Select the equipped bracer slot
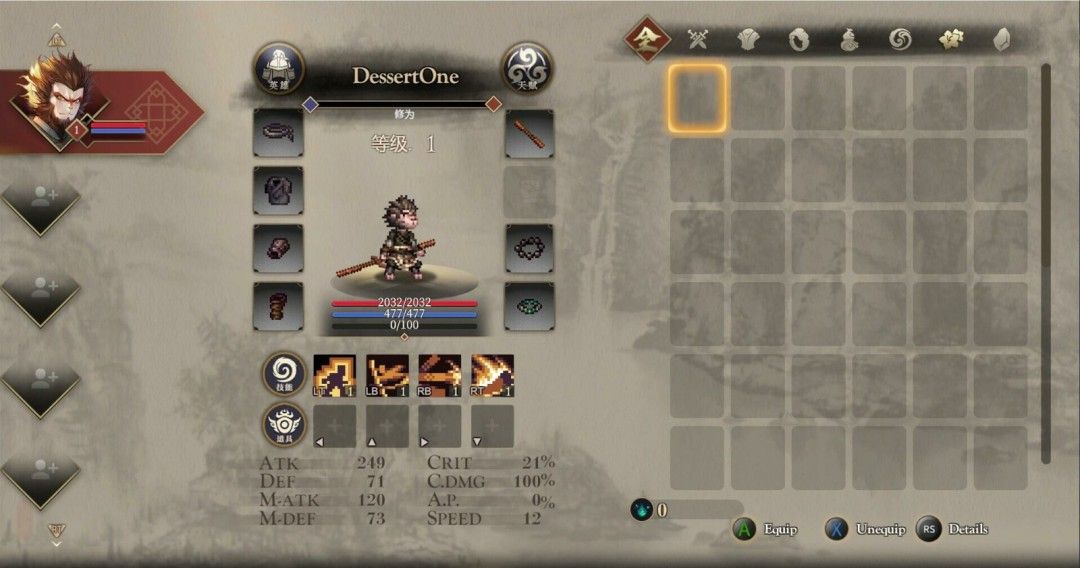Screen dimensions: 1080x568 click(279, 248)
